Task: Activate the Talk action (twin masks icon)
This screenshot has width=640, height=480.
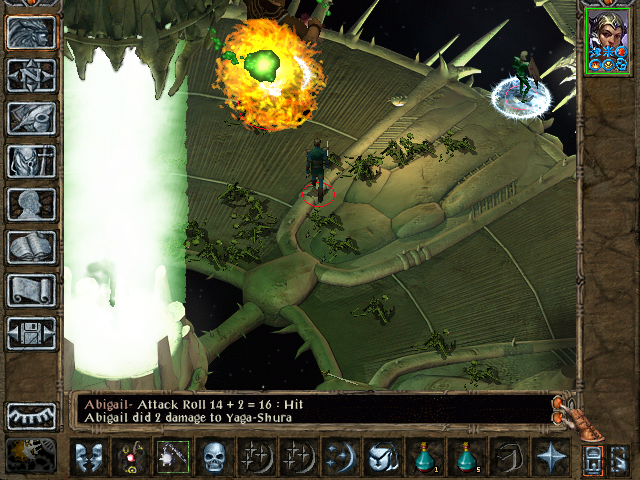Action: (x=89, y=457)
